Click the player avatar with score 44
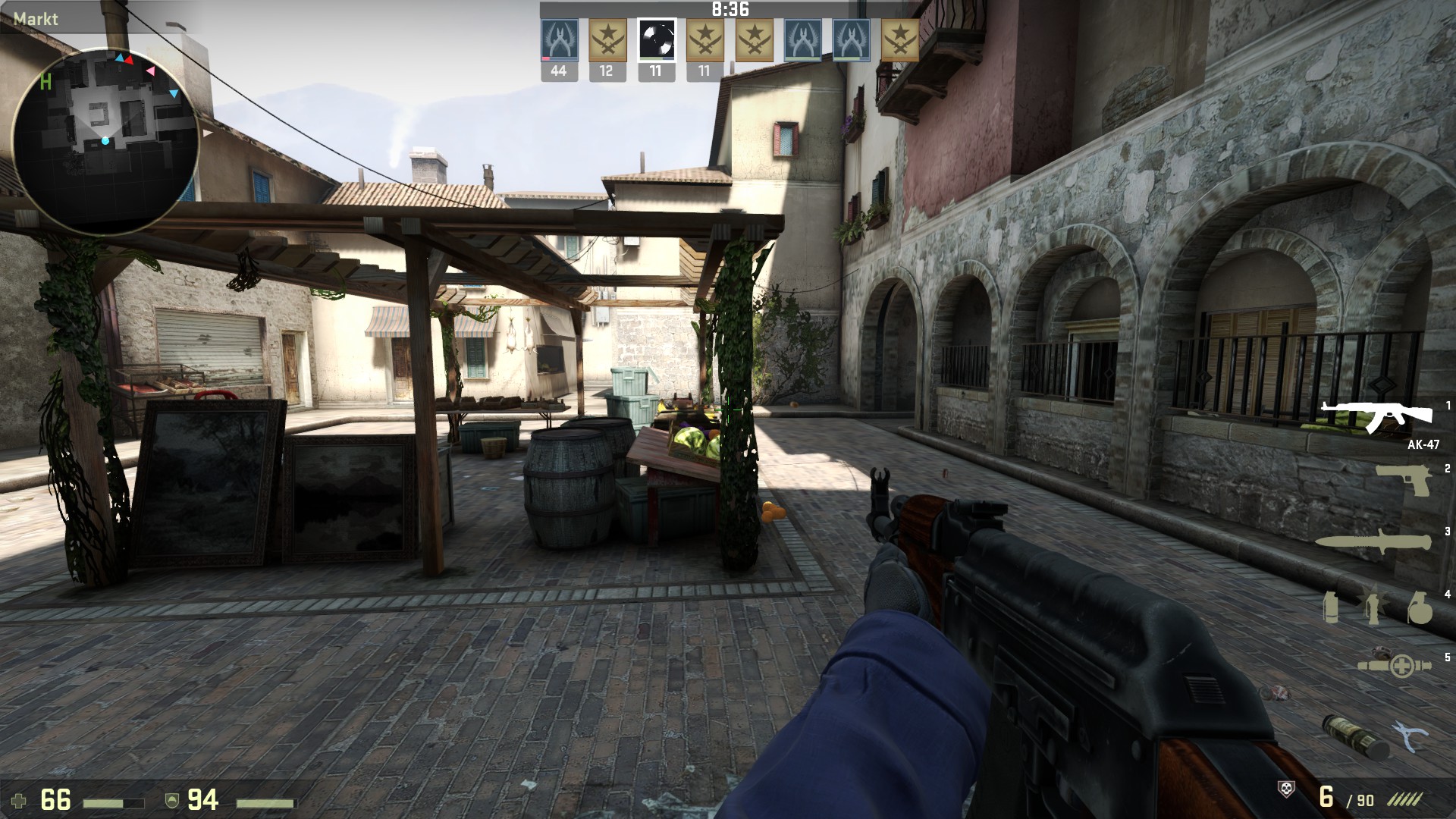This screenshot has height=819, width=1456. (559, 40)
